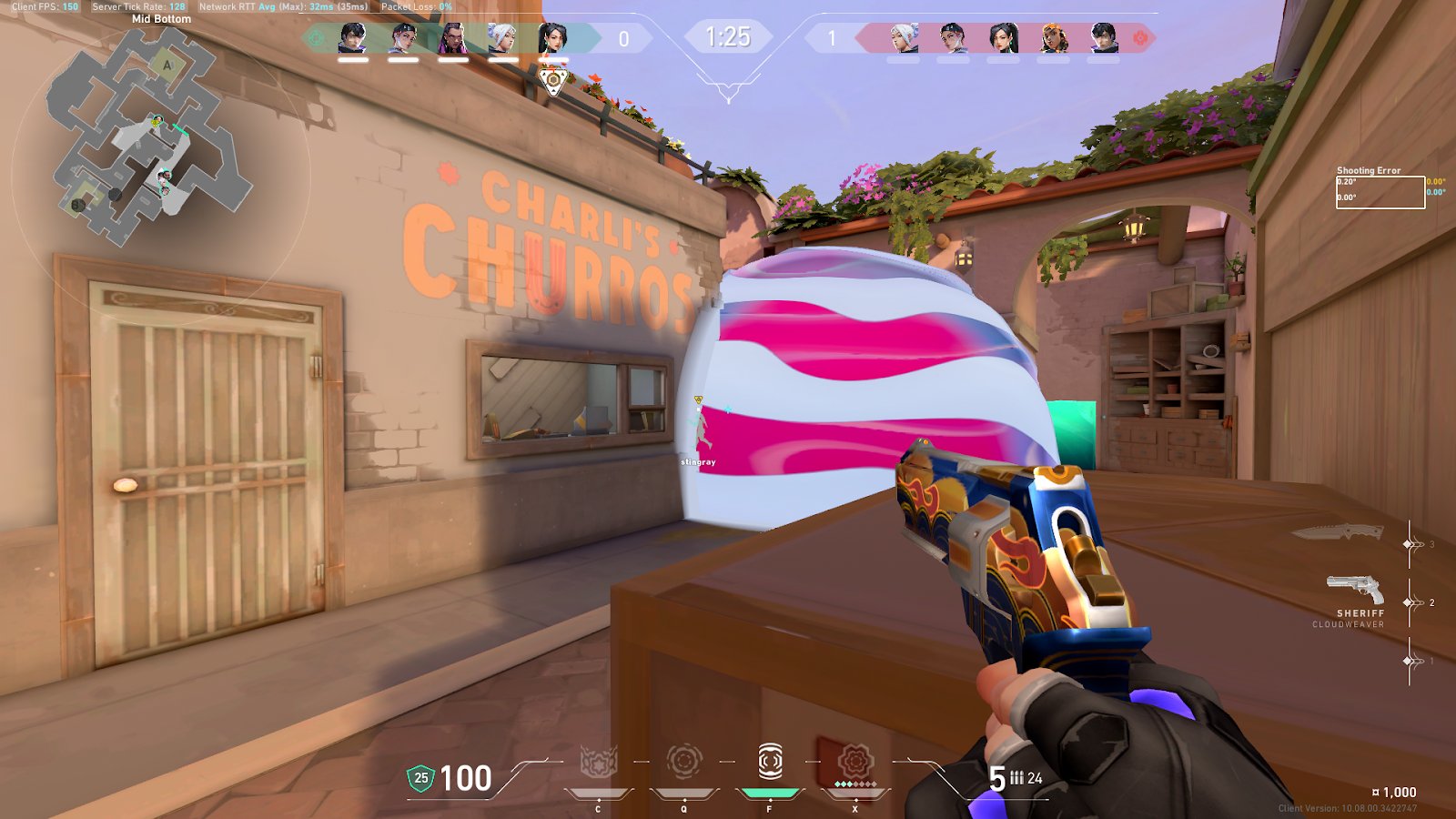Pick Jett's portrait on the green team

[x=502, y=38]
